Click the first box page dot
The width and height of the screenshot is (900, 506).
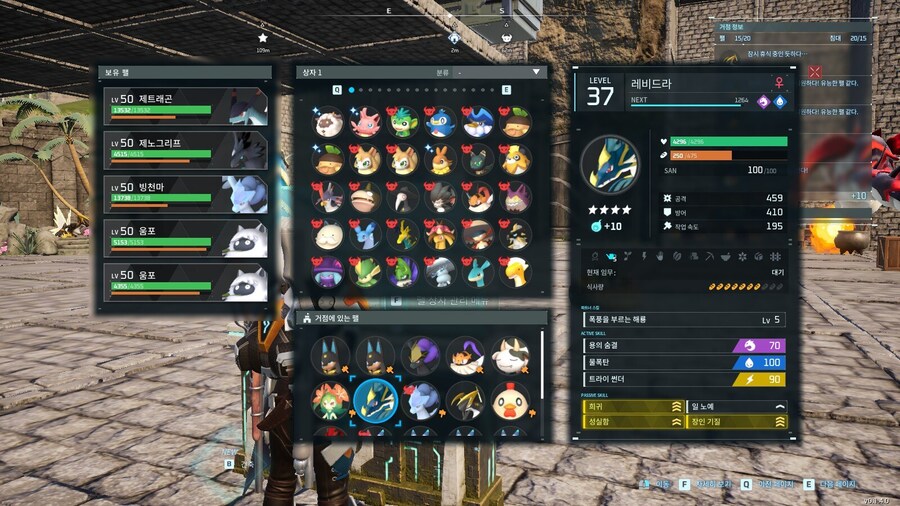click(350, 90)
